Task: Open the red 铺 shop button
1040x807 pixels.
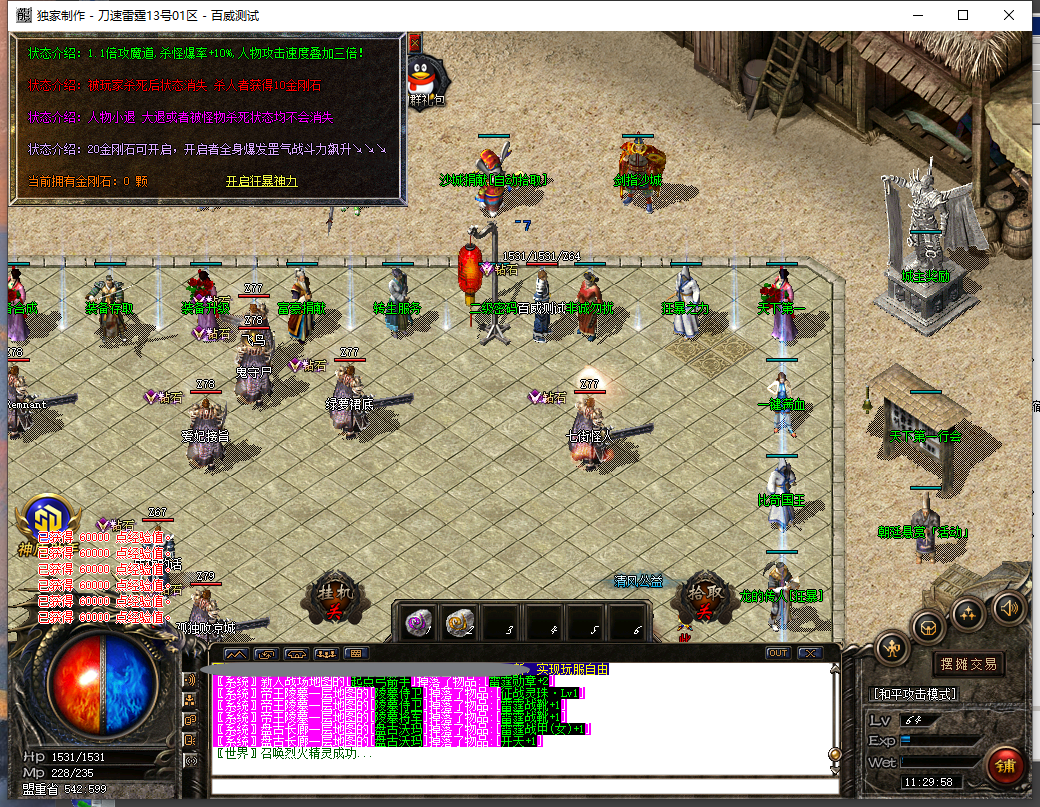Action: [1006, 767]
